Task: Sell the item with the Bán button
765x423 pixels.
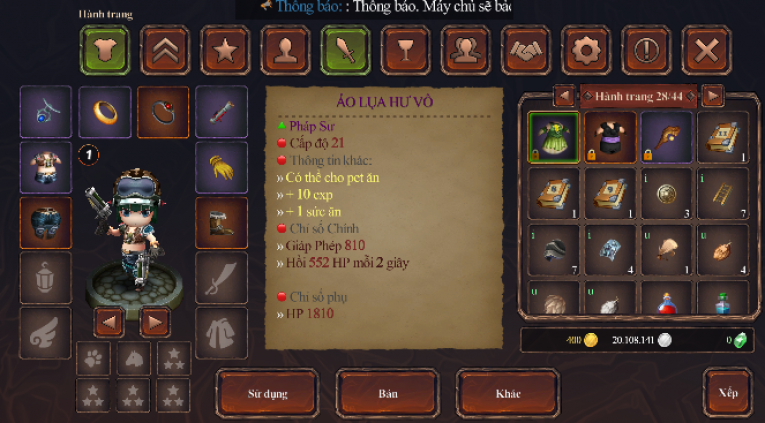Action: click(x=387, y=393)
